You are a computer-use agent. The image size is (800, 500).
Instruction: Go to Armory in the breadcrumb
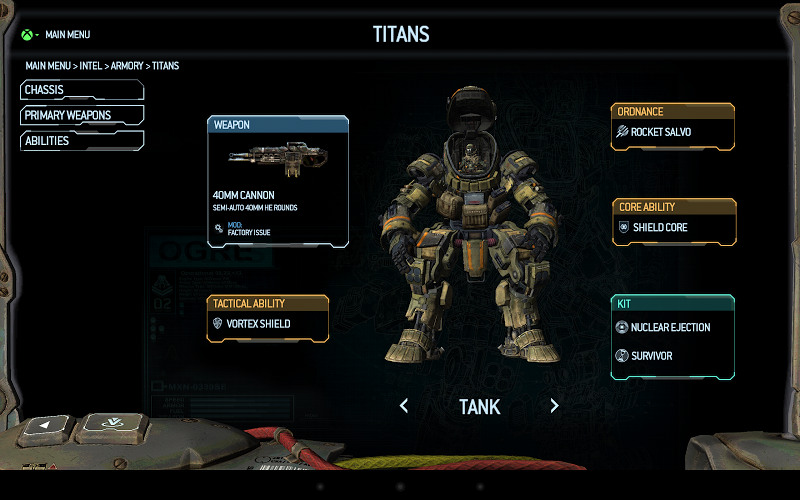(x=126, y=66)
